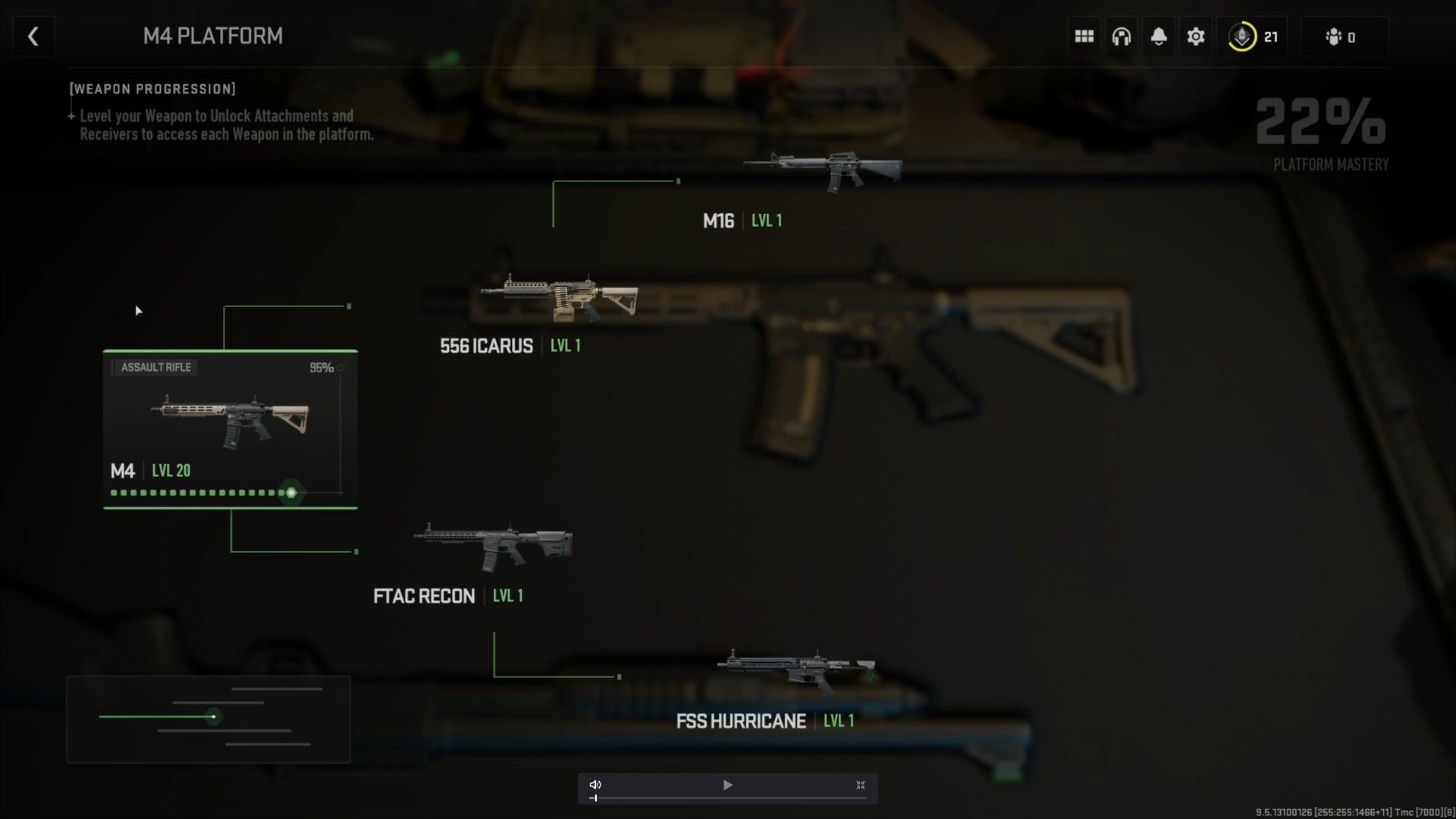This screenshot has width=1456, height=819.
Task: Go back using the arrow button
Action: pyautogui.click(x=33, y=36)
